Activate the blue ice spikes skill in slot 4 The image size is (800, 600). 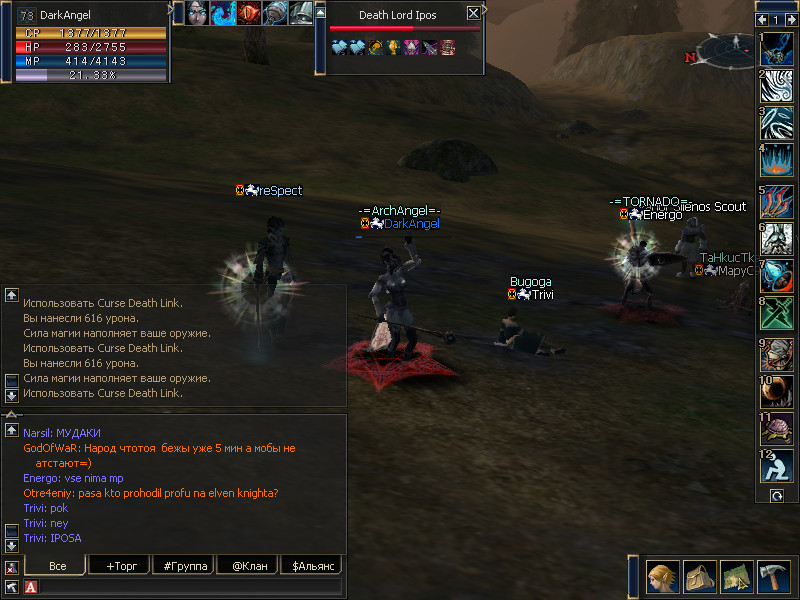[777, 160]
